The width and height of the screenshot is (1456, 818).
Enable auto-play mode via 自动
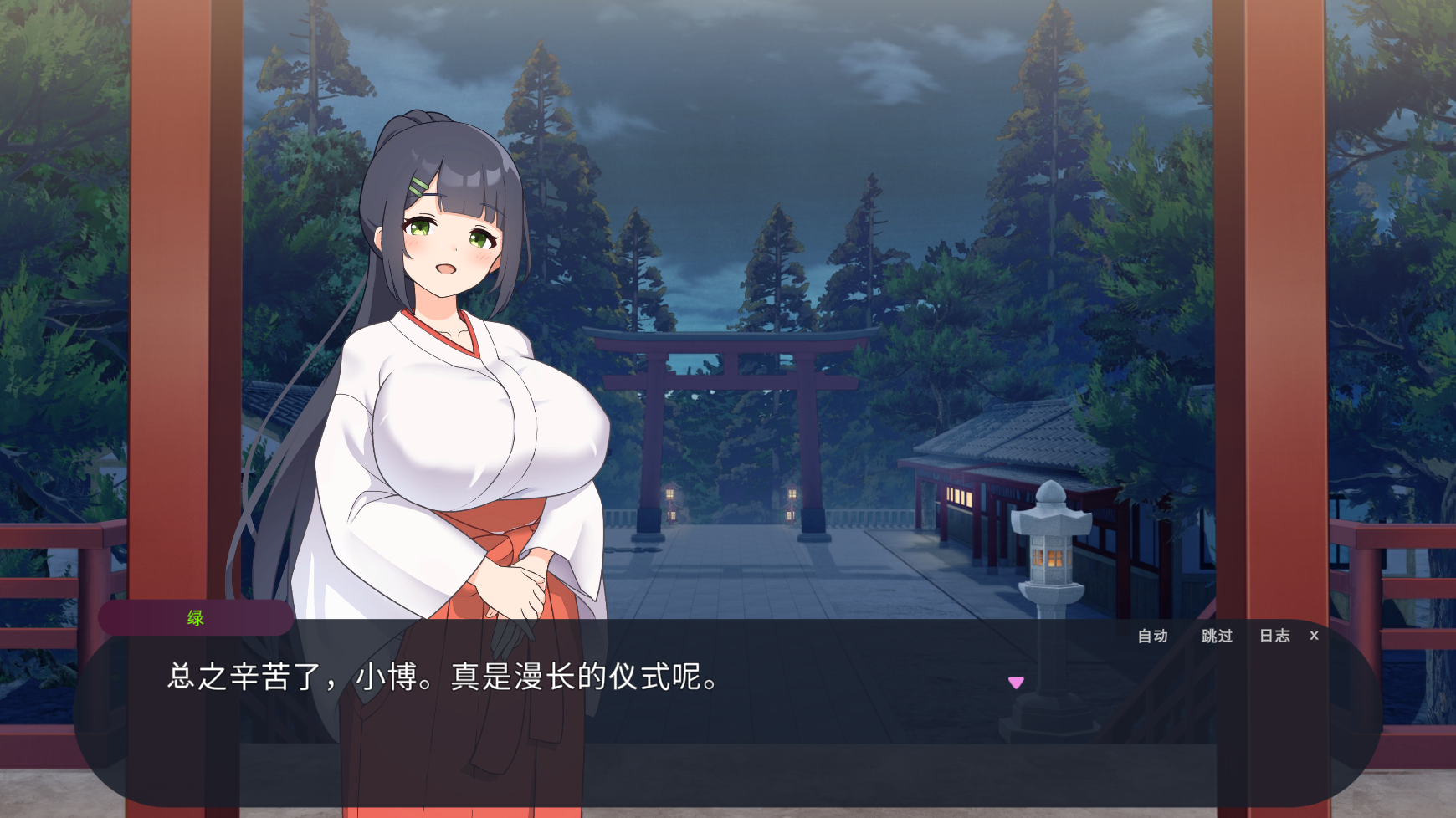point(1152,636)
